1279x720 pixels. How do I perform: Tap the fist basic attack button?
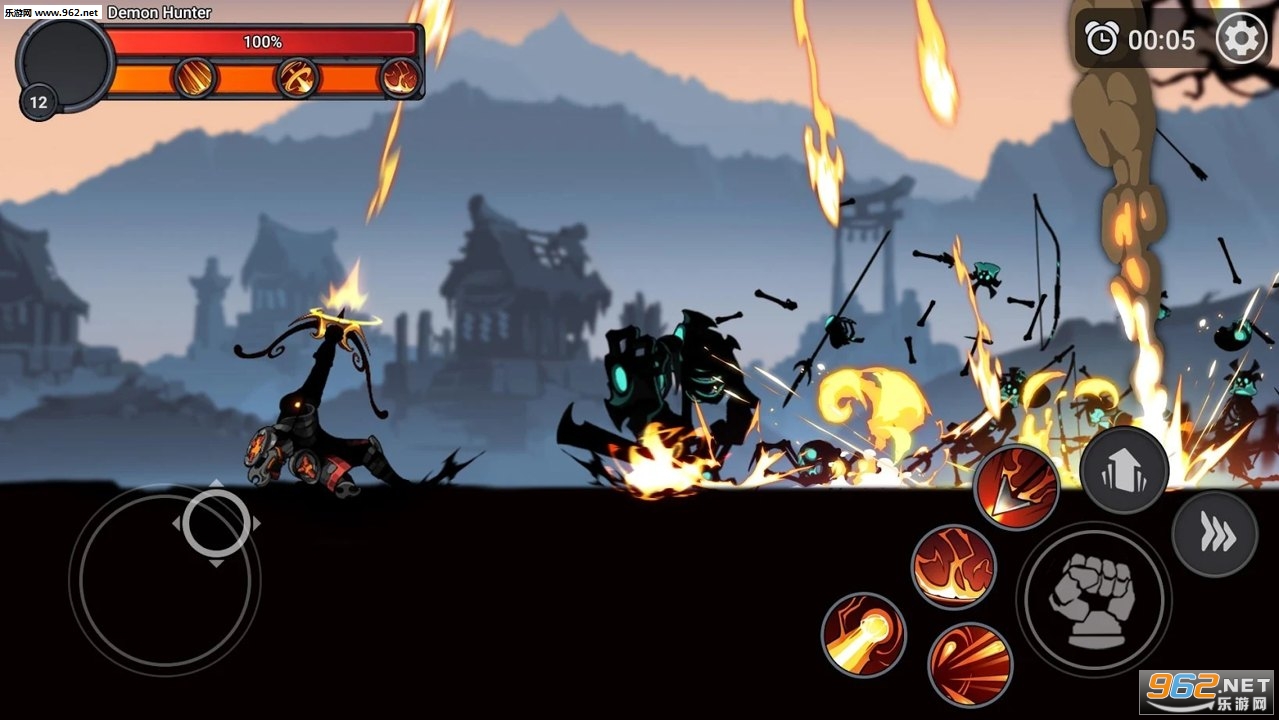tap(1092, 598)
